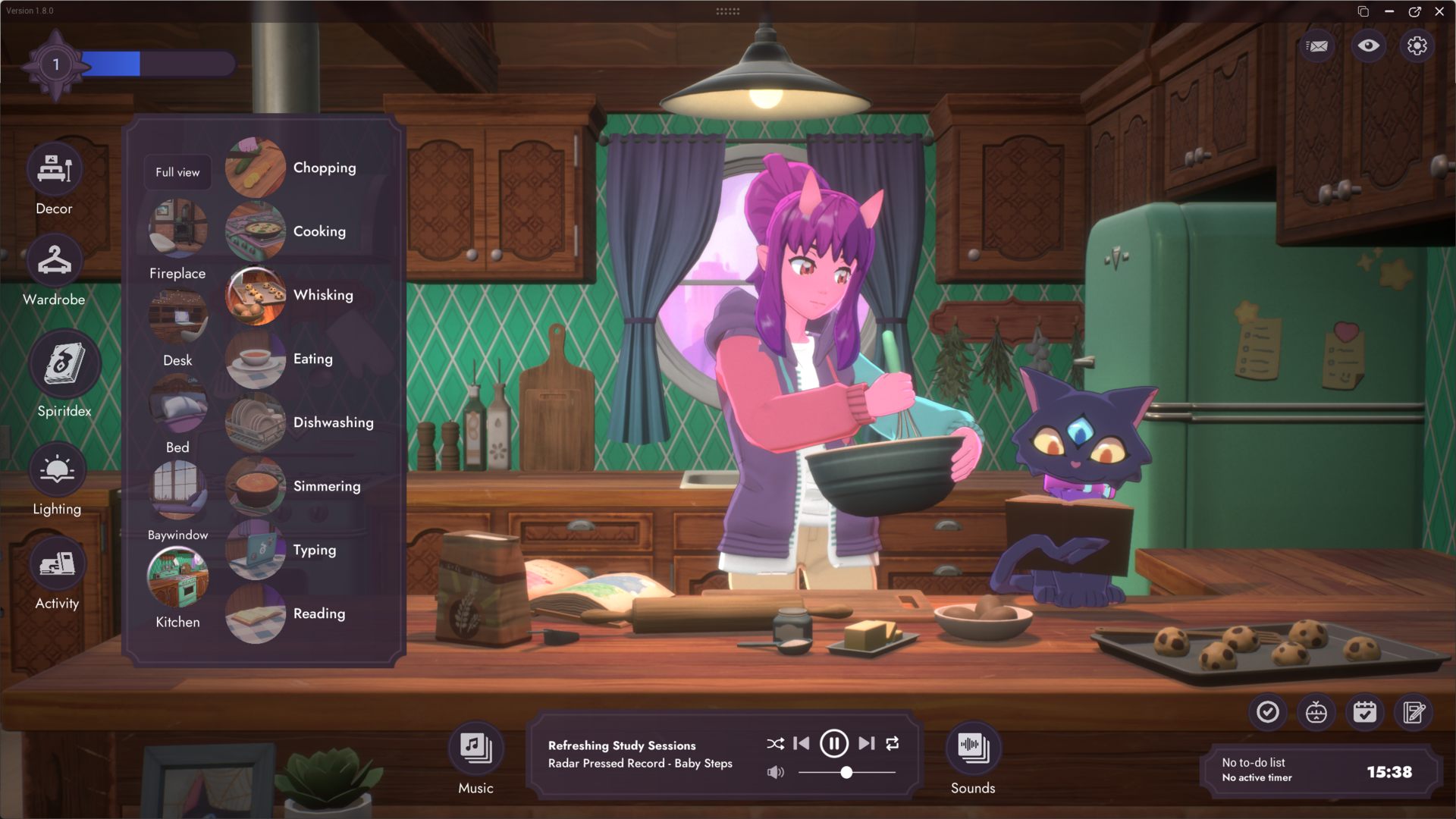This screenshot has height=819, width=1456.
Task: Skip to the next track
Action: pyautogui.click(x=867, y=744)
